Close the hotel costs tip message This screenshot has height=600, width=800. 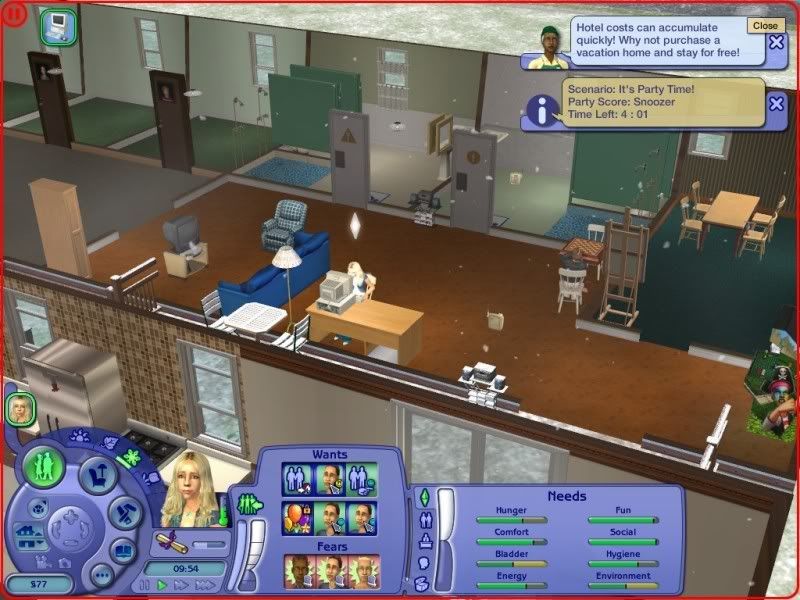pyautogui.click(x=777, y=42)
